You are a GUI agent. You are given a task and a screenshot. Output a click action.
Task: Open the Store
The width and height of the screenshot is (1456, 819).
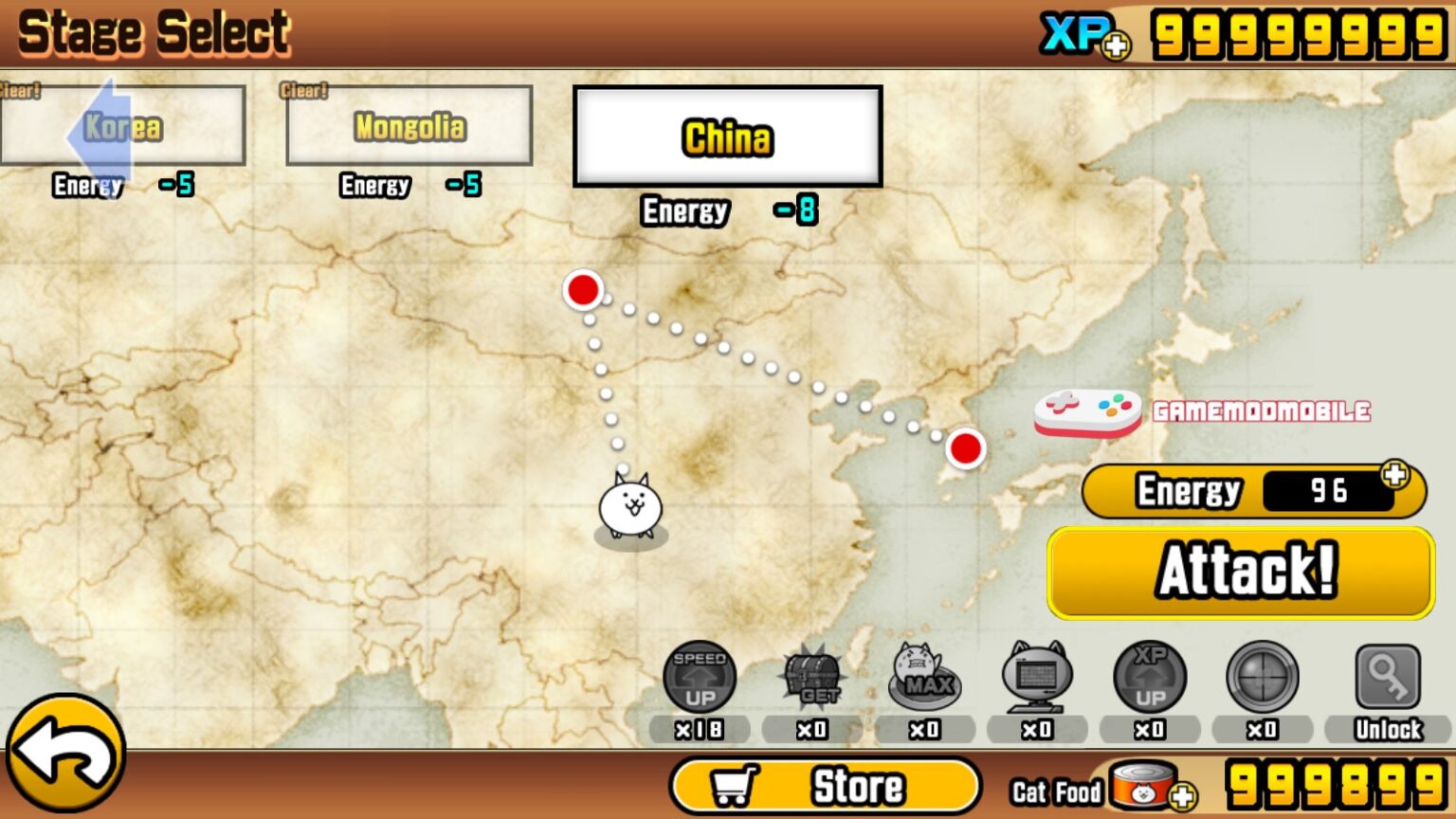point(825,785)
